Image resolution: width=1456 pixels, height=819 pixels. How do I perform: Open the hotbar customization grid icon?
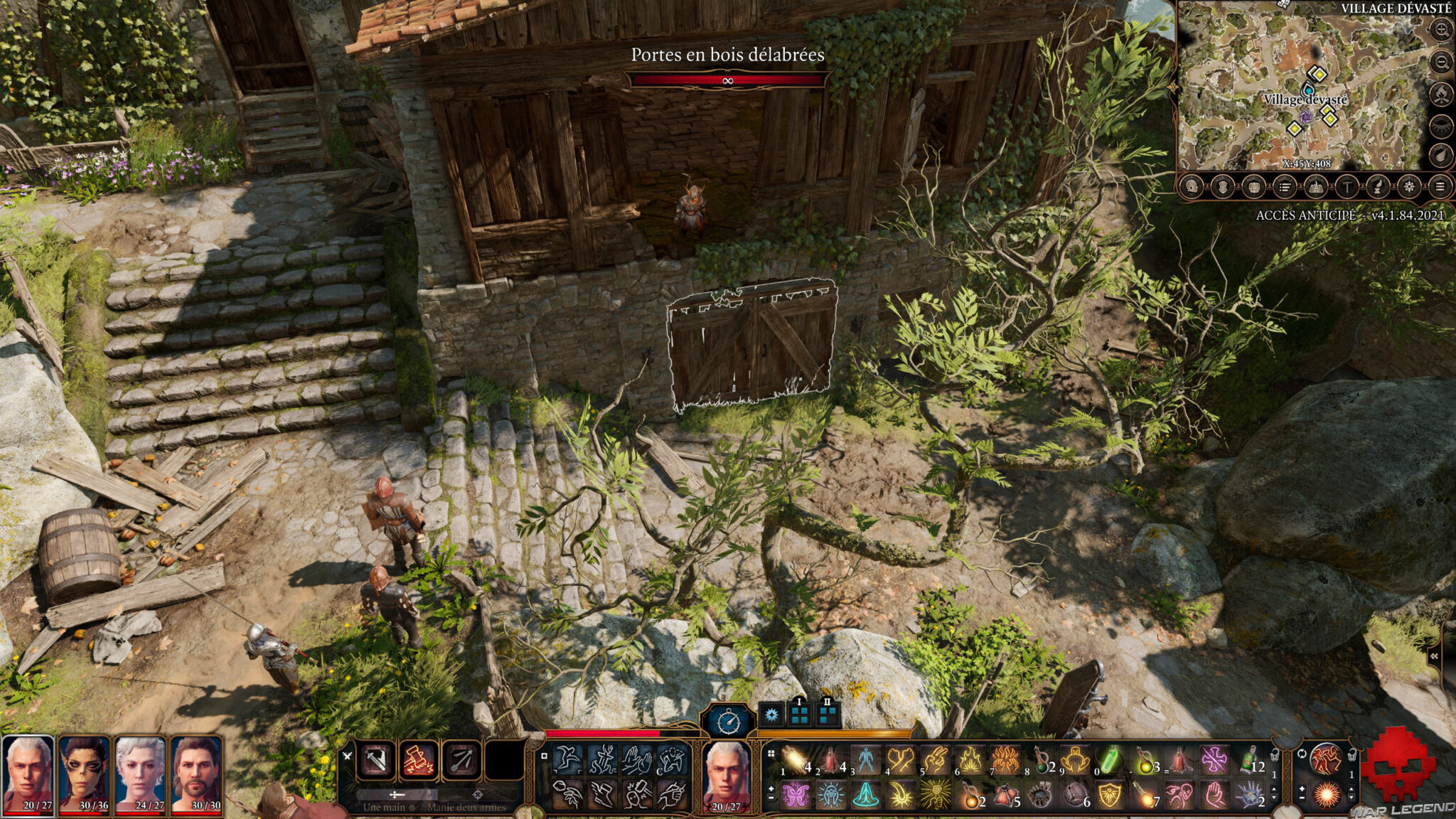click(771, 753)
